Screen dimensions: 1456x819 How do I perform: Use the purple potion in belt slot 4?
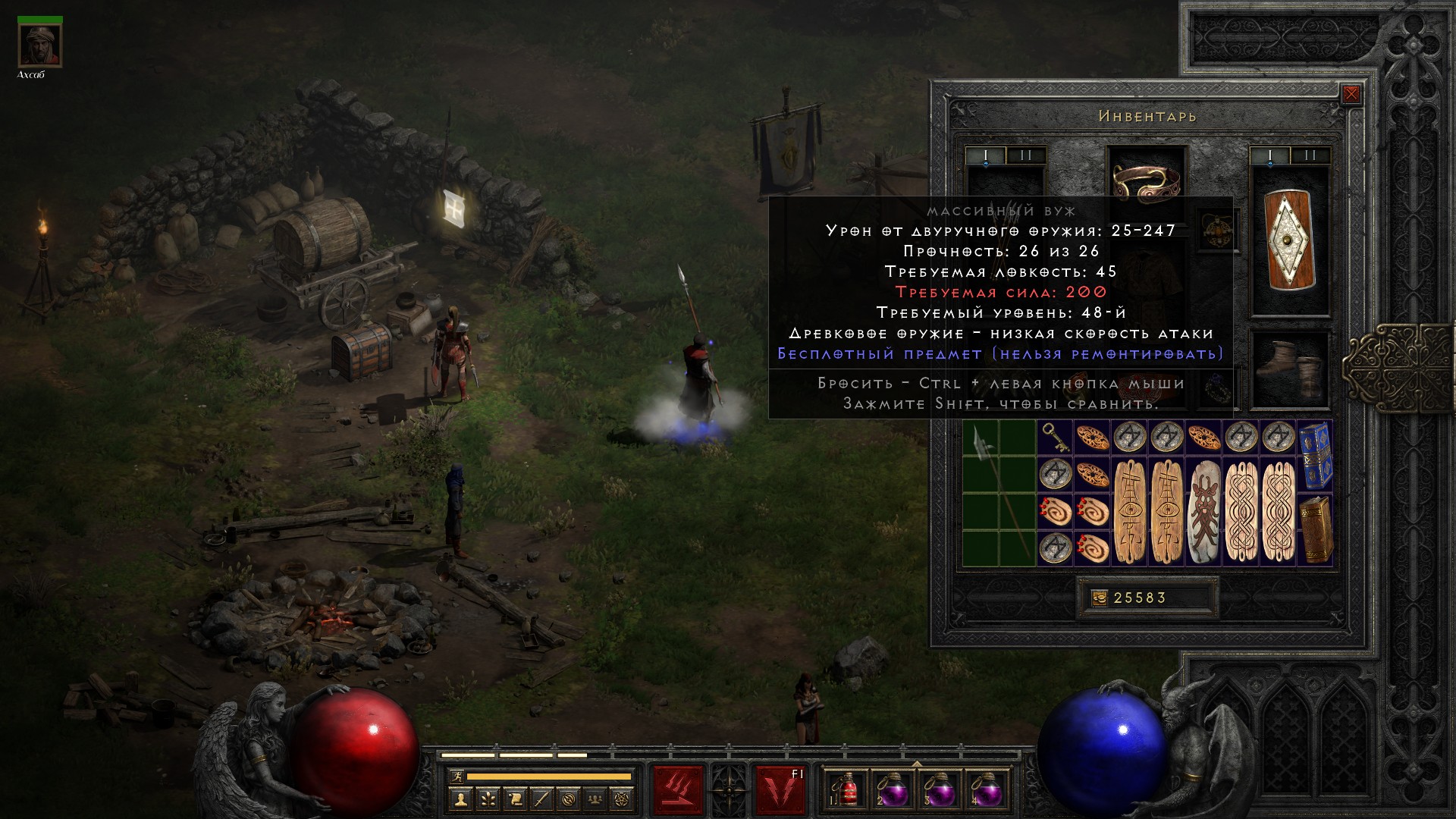[986, 791]
